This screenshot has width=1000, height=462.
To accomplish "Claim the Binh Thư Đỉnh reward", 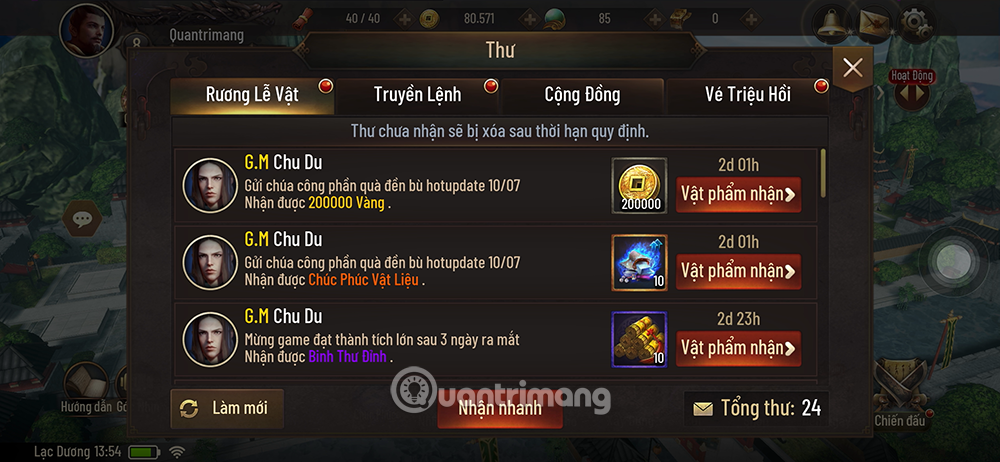I will [x=738, y=348].
